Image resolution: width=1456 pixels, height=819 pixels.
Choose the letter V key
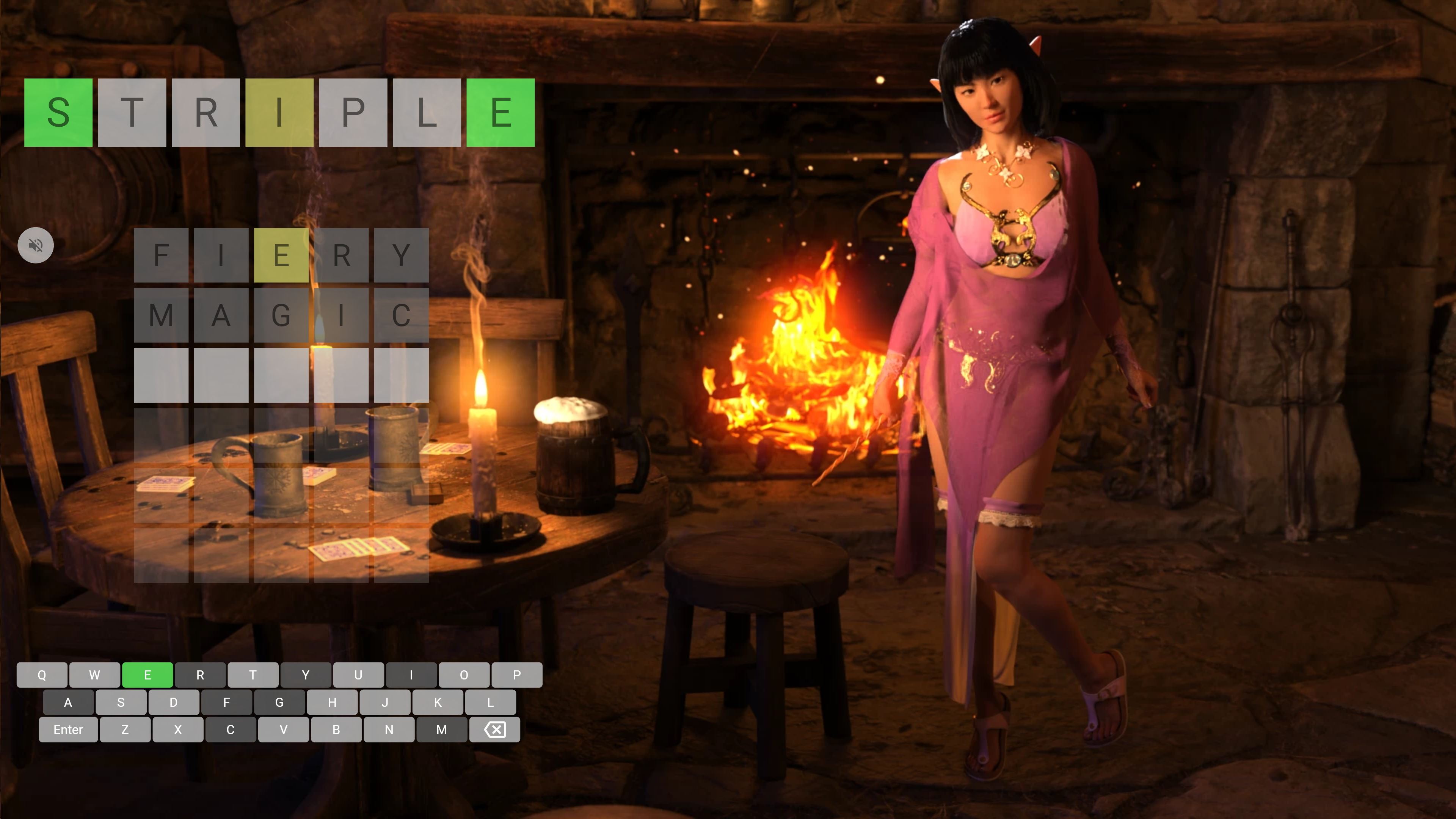pyautogui.click(x=283, y=730)
